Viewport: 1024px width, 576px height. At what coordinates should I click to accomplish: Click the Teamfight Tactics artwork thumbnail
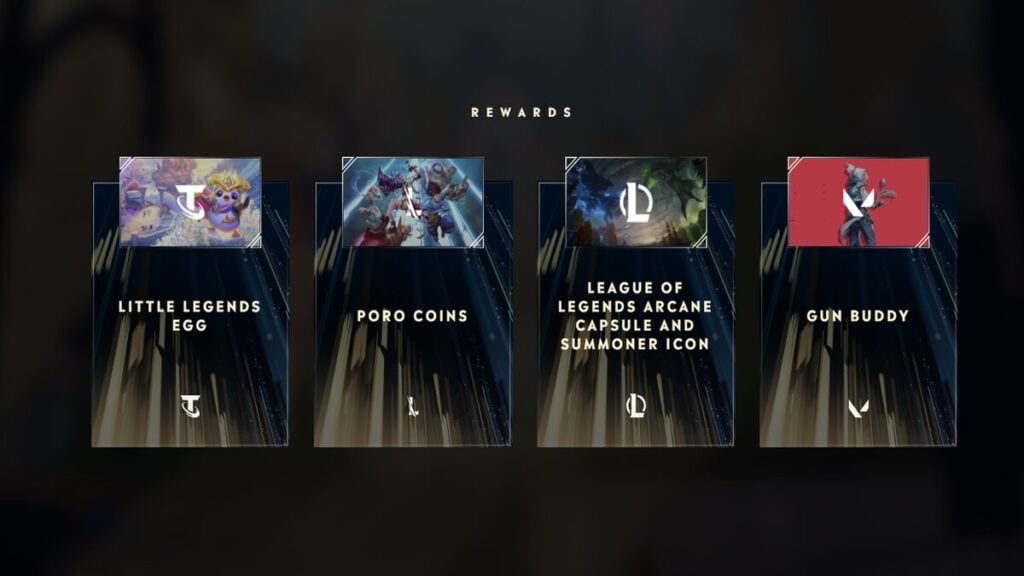point(190,202)
